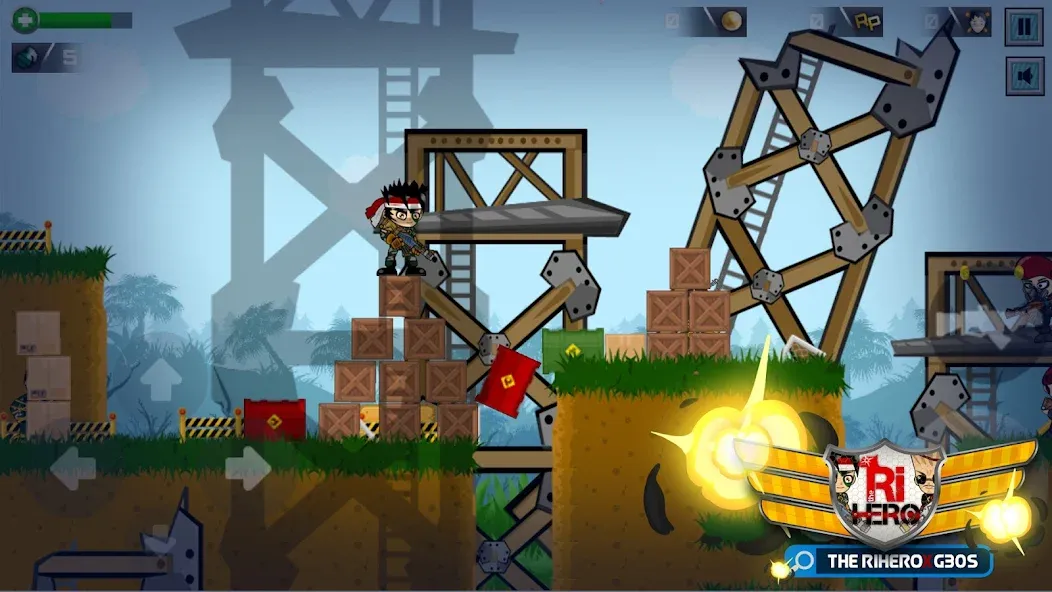This screenshot has width=1052, height=592.
Task: Tap the up arrow jump control
Action: 160,380
